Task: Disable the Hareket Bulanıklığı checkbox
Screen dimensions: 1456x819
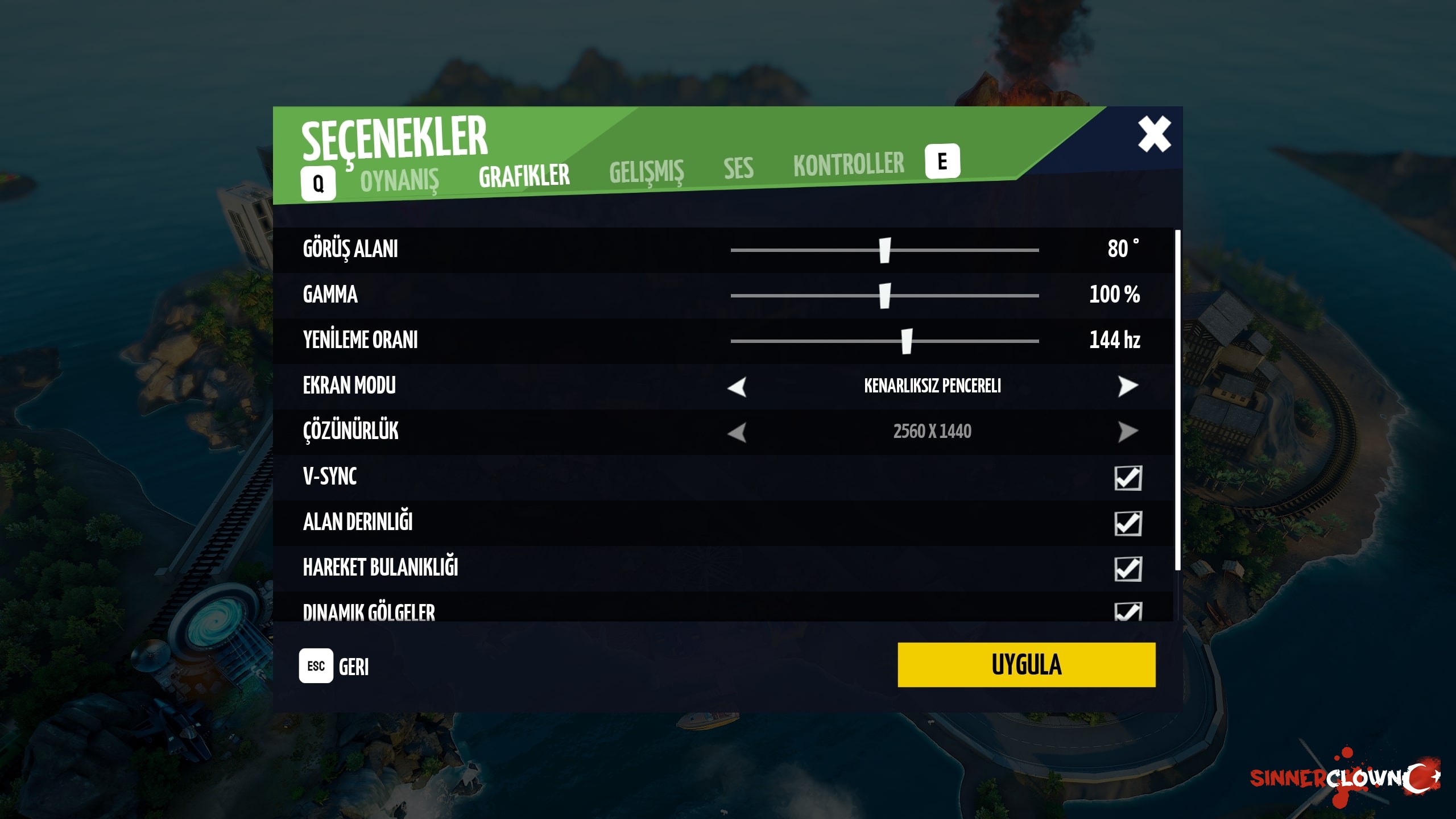Action: [1128, 569]
